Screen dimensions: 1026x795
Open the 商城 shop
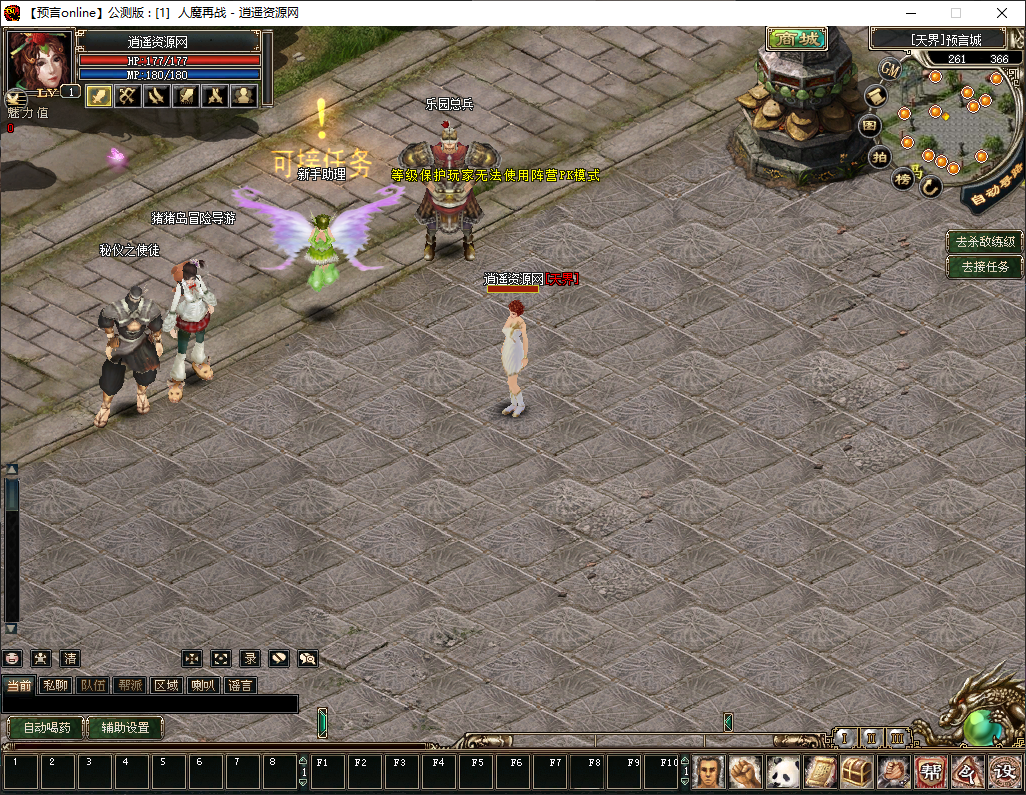click(796, 40)
